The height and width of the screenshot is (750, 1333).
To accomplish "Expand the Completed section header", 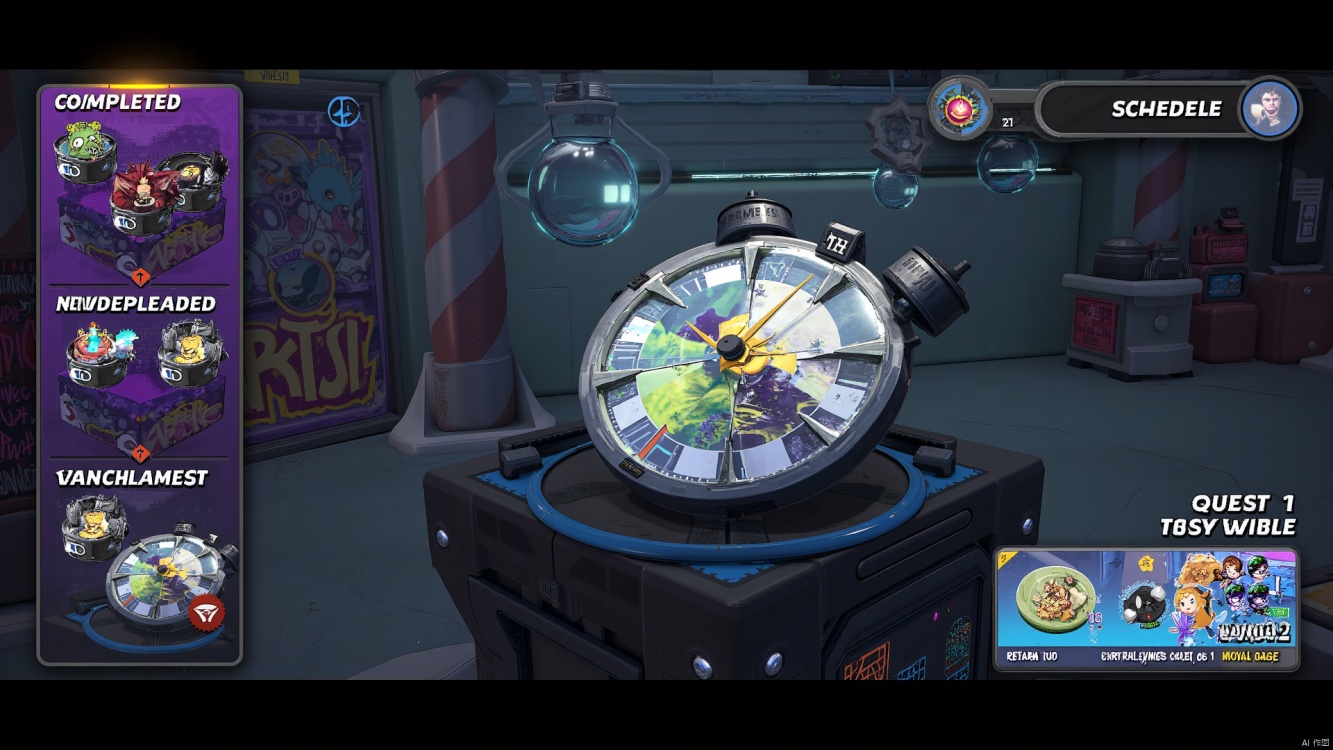I will point(118,102).
